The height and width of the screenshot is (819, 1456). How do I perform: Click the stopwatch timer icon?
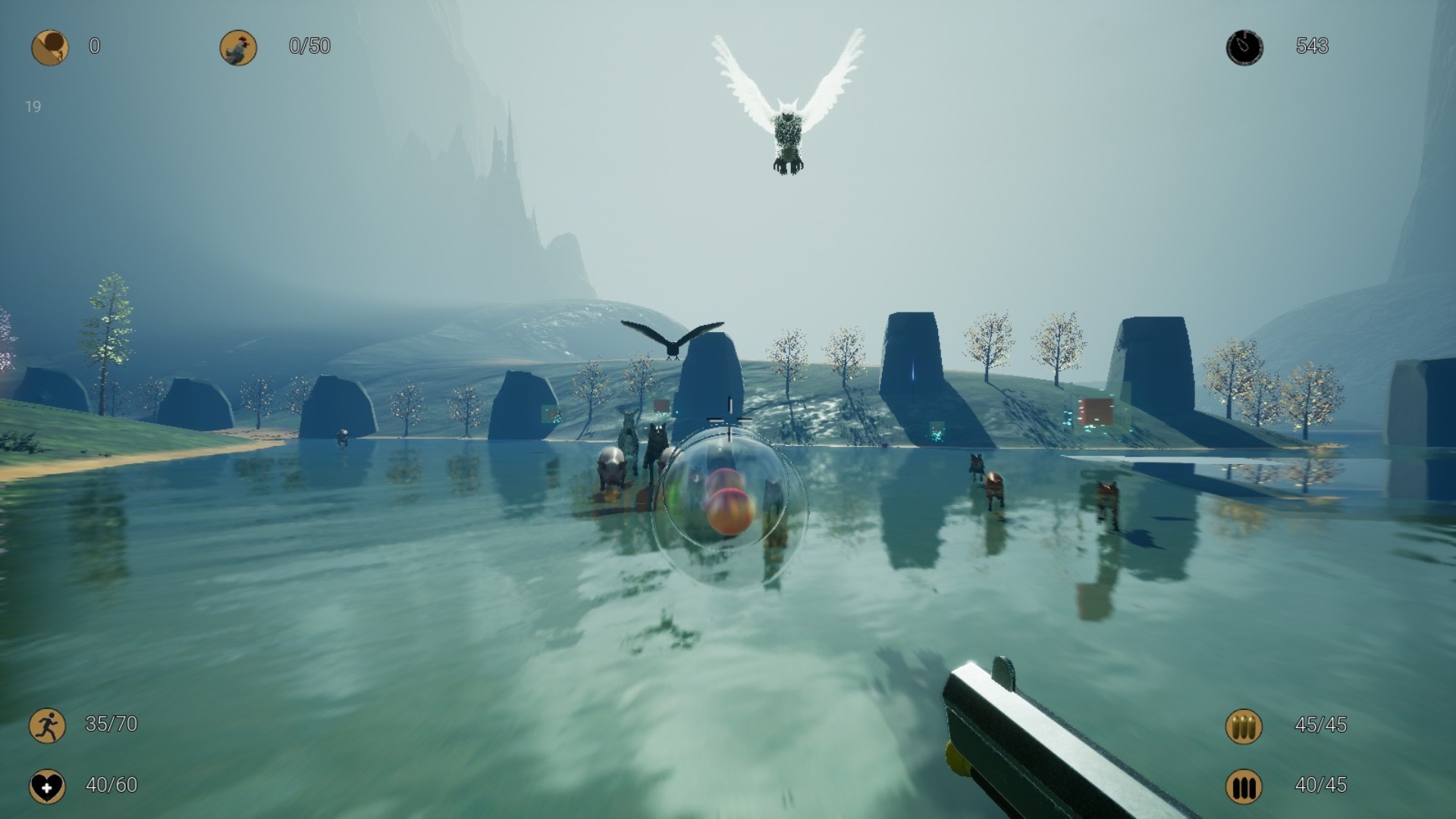(1246, 47)
